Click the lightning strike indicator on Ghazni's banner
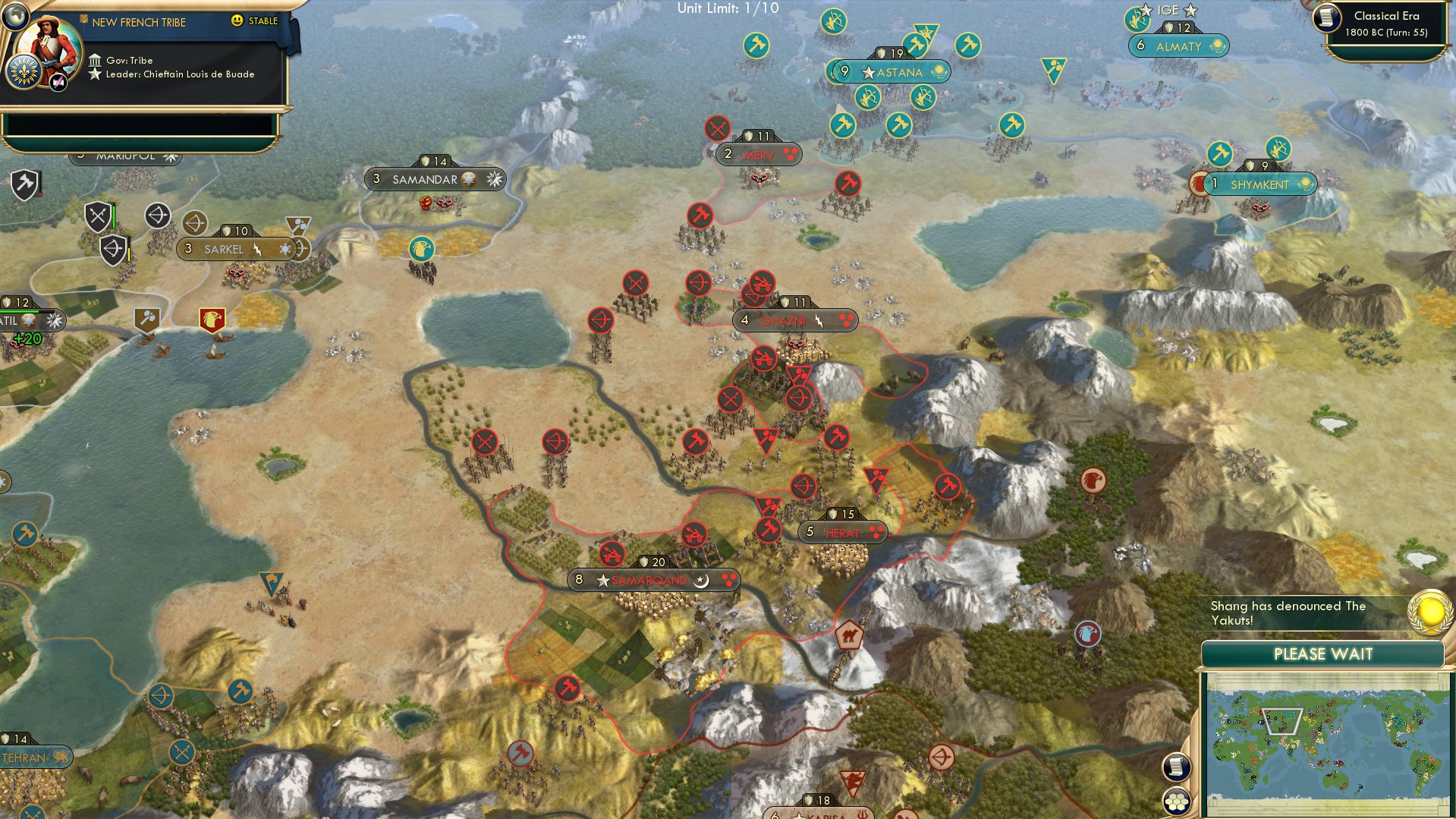Image resolution: width=1456 pixels, height=819 pixels. (x=819, y=320)
